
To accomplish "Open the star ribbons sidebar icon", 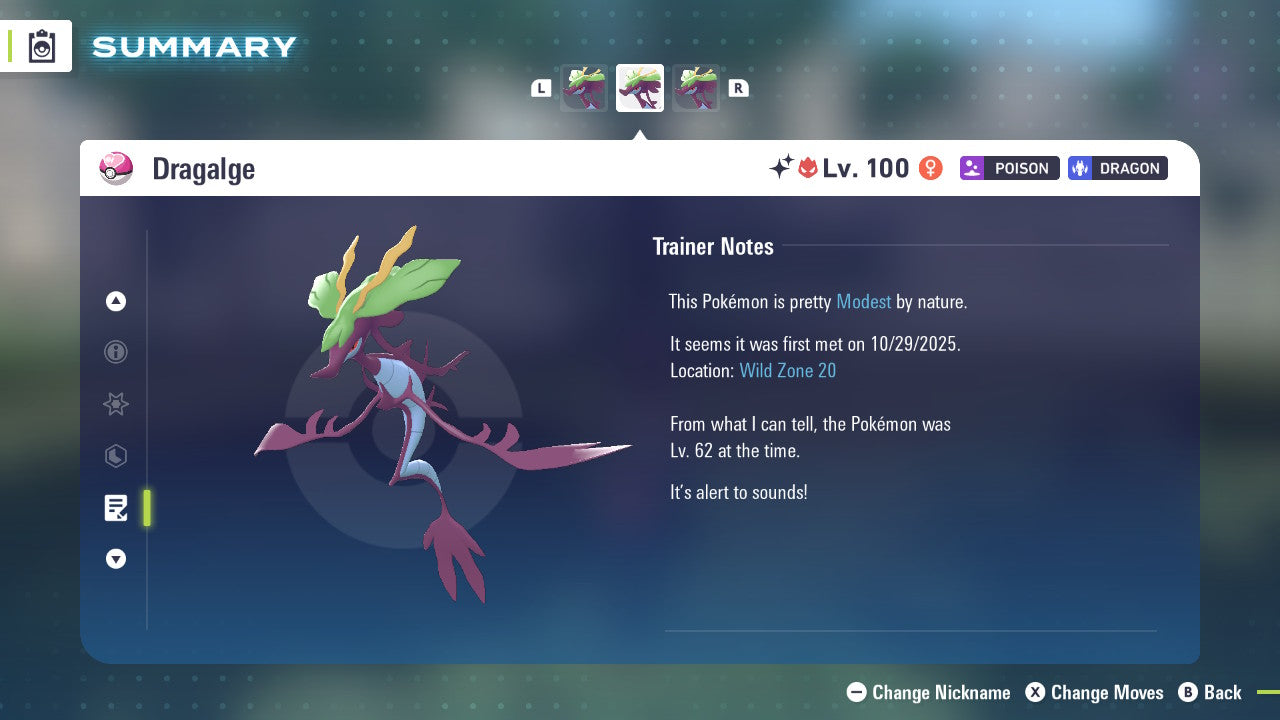I will pyautogui.click(x=116, y=404).
